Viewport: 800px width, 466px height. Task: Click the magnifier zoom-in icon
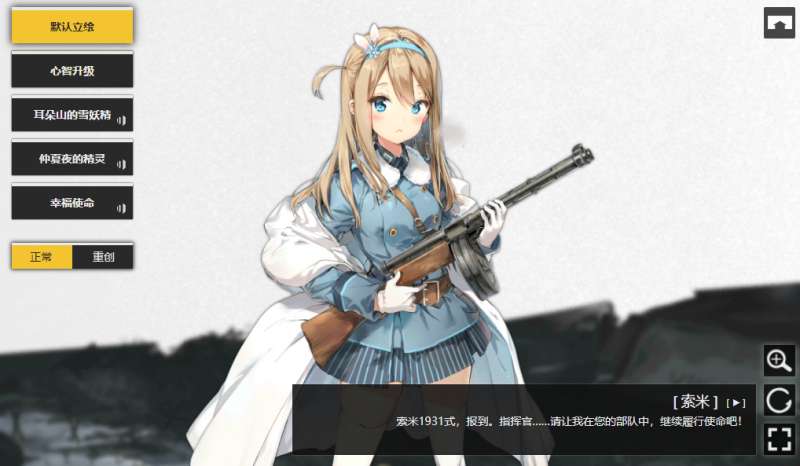779,360
